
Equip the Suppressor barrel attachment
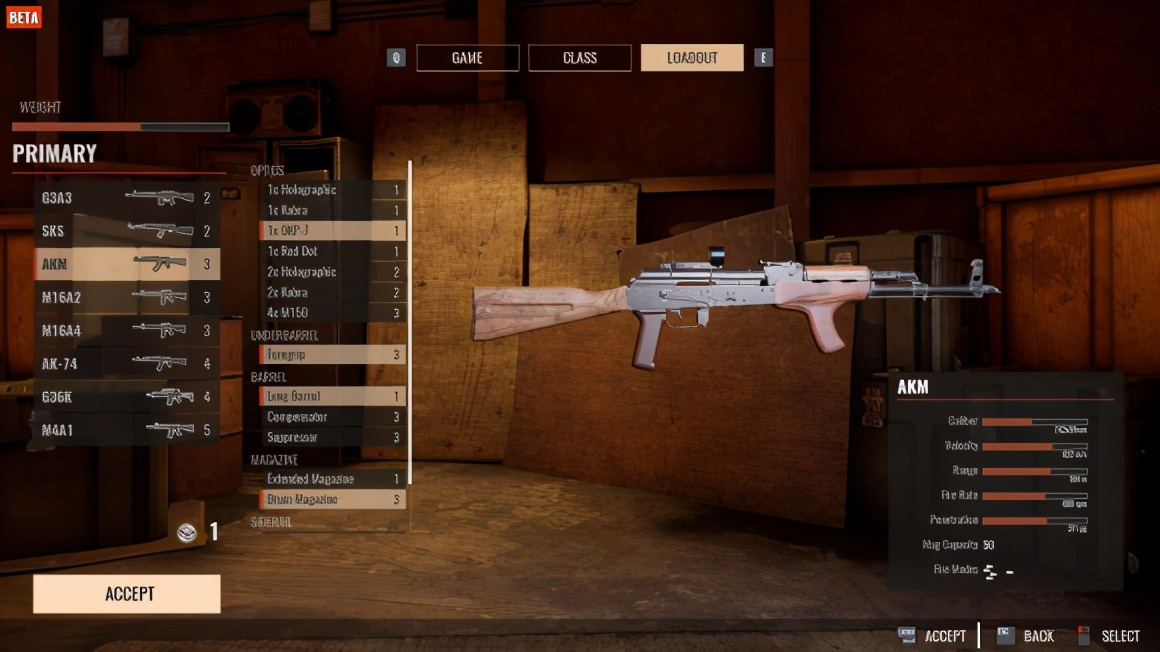pos(332,438)
